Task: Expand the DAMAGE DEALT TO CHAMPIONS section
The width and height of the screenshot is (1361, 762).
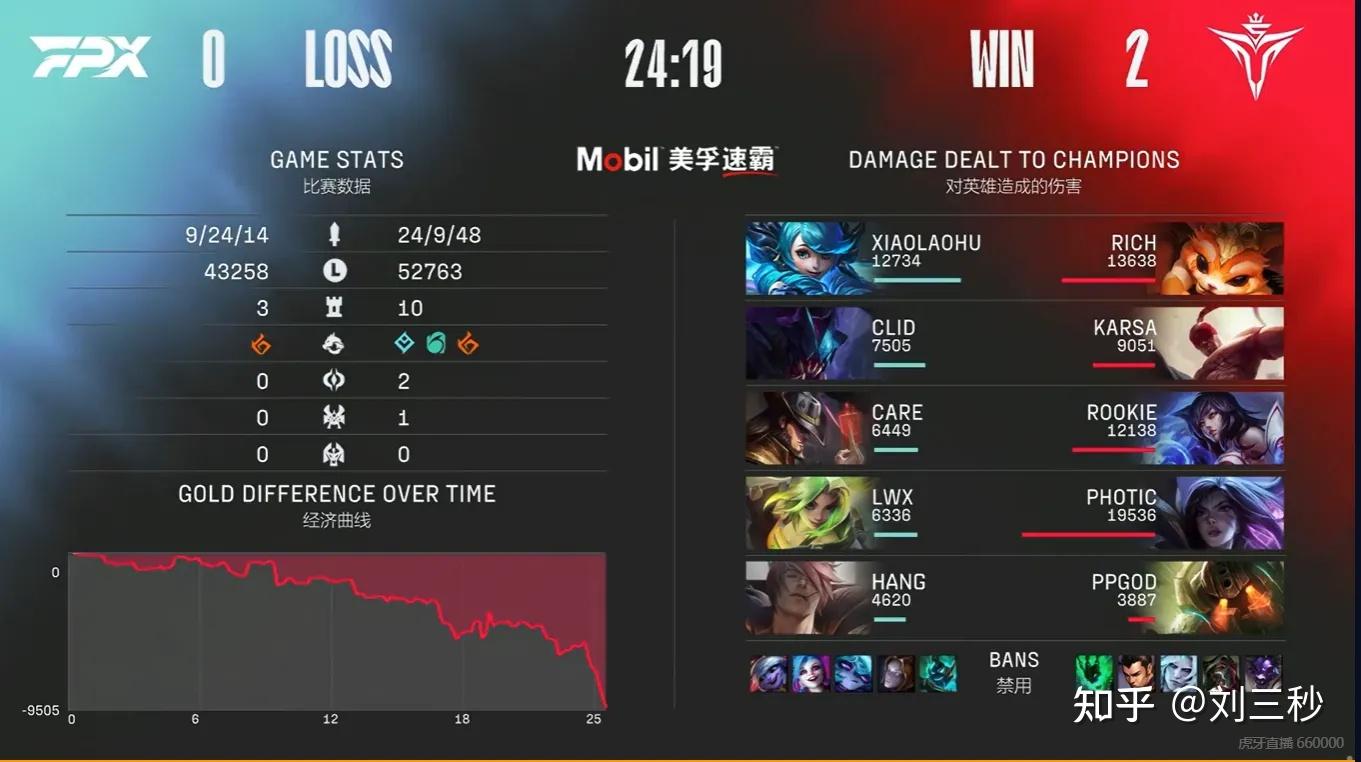Action: 1013,158
